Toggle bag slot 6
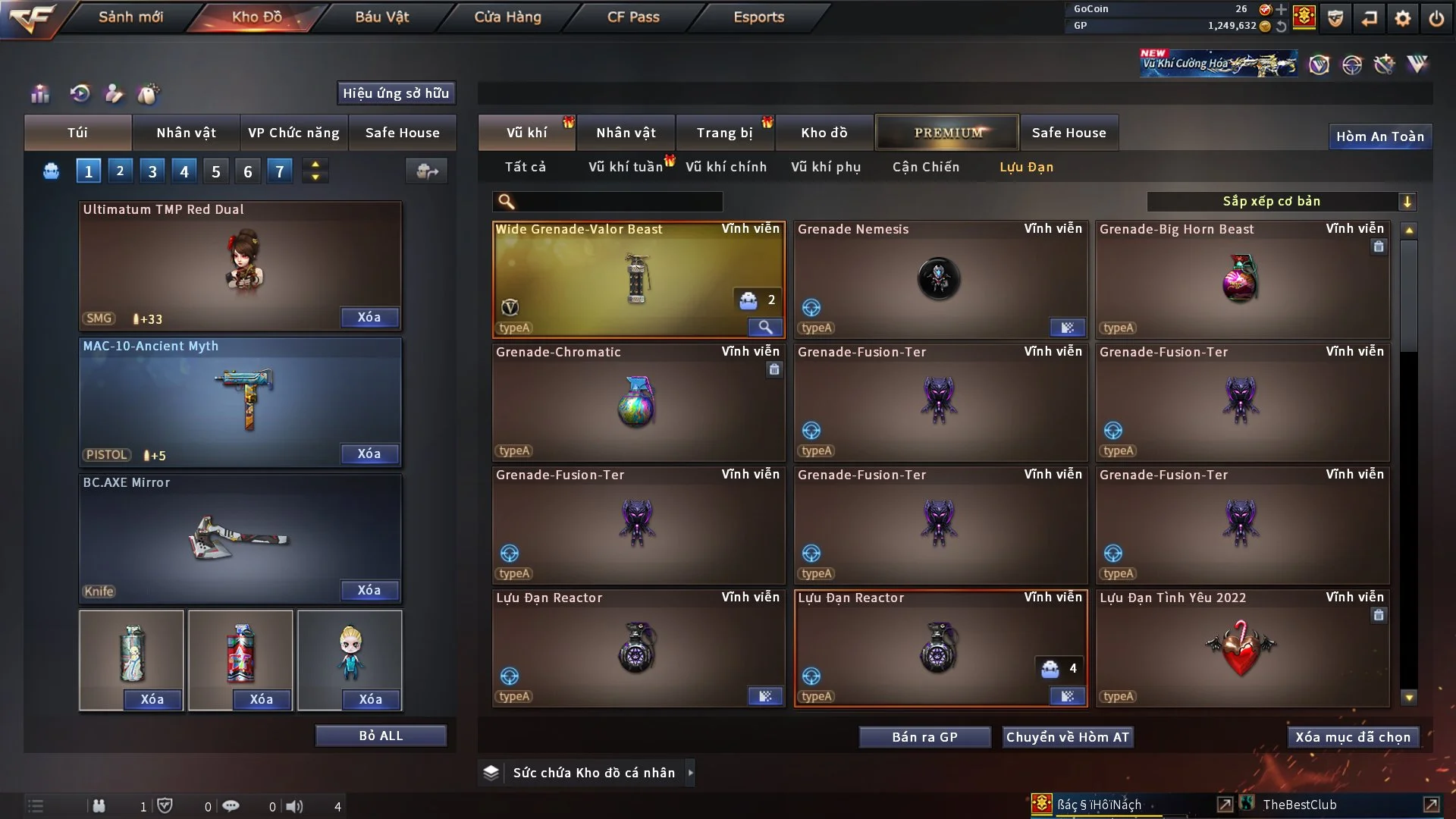 [x=247, y=171]
